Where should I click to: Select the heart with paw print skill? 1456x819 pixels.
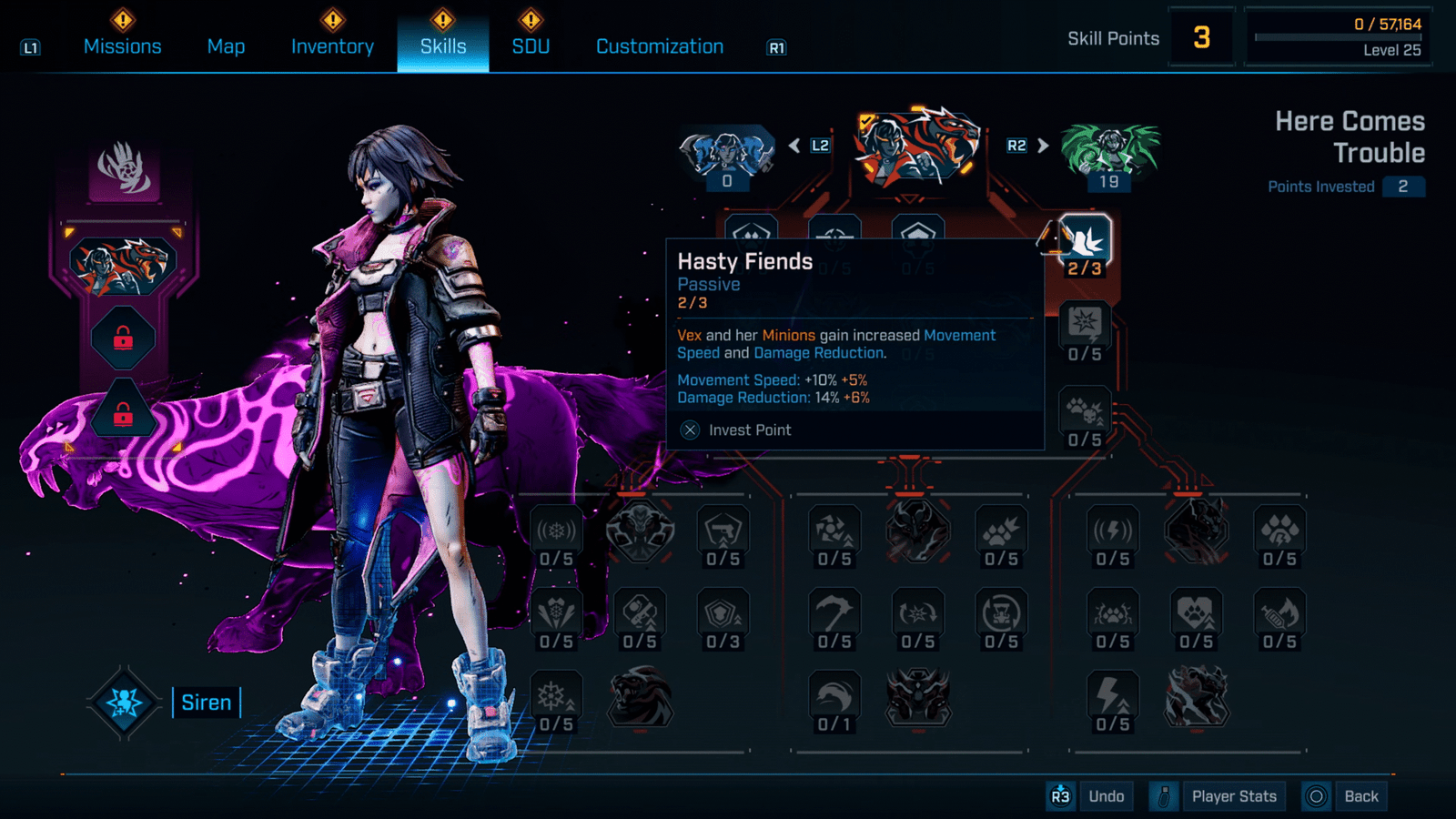click(1196, 614)
